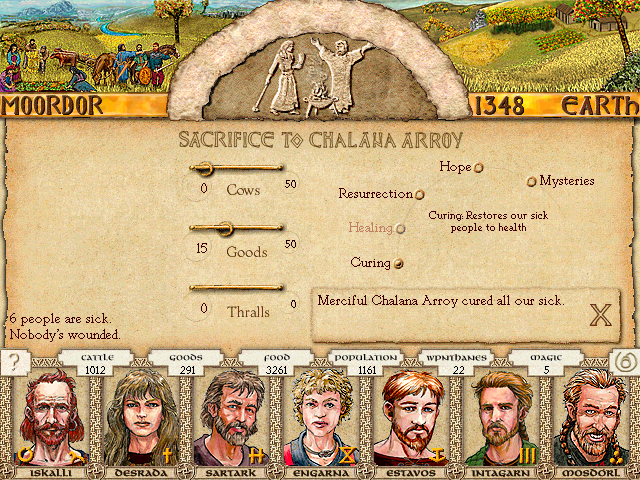Choose the Mysteries blessing

[x=532, y=182]
